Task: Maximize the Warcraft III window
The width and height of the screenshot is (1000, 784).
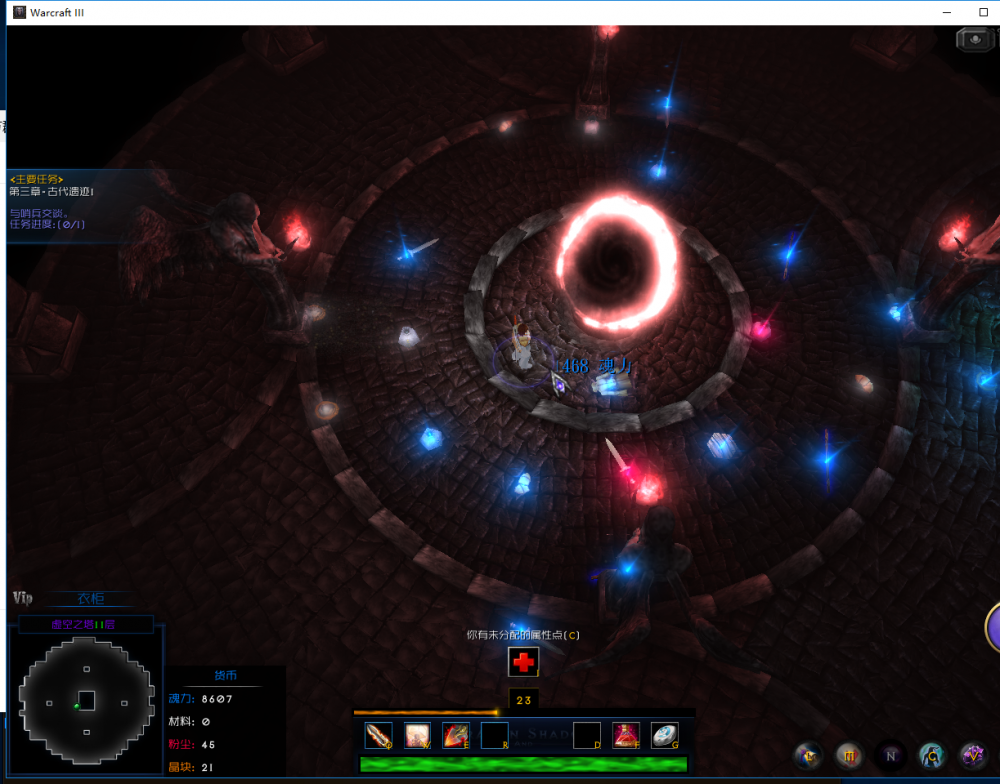Action: pyautogui.click(x=983, y=12)
